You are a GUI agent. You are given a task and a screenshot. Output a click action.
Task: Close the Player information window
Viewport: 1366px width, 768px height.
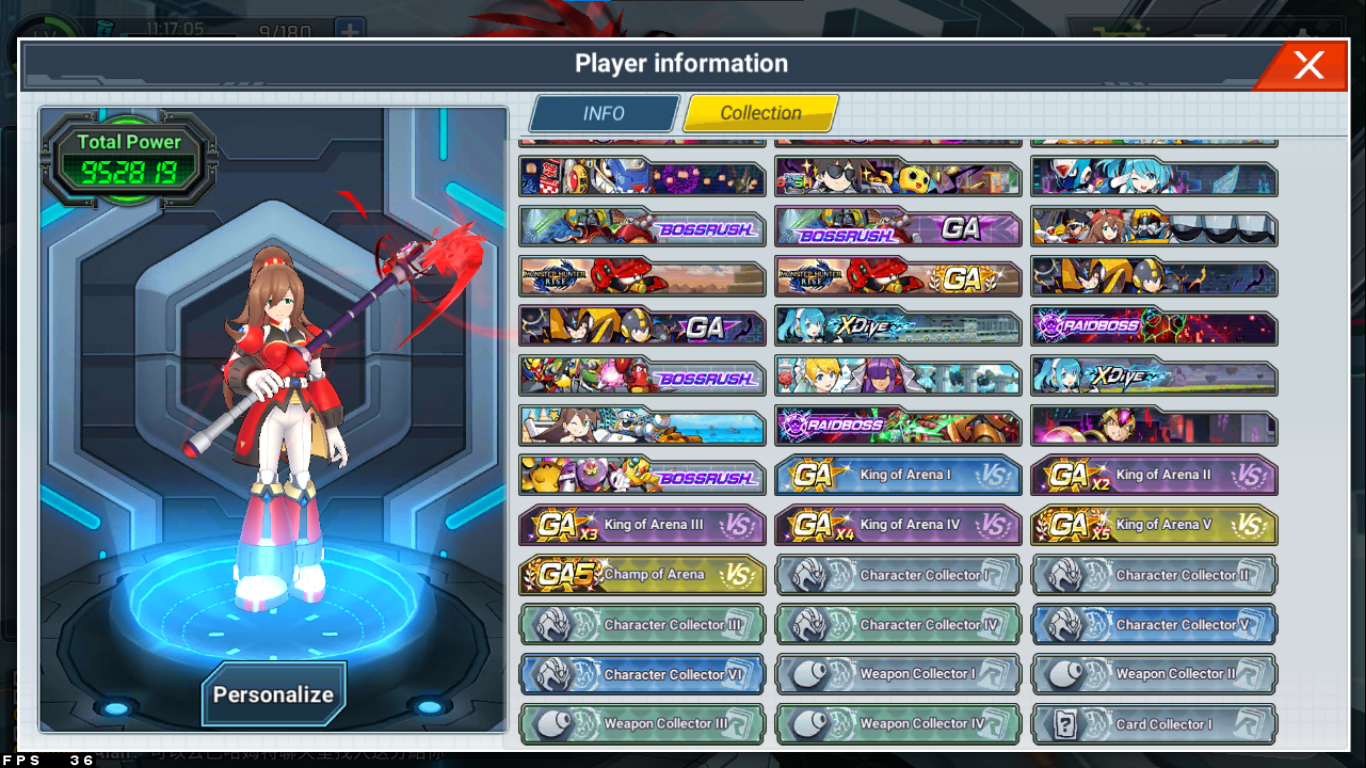click(1308, 66)
